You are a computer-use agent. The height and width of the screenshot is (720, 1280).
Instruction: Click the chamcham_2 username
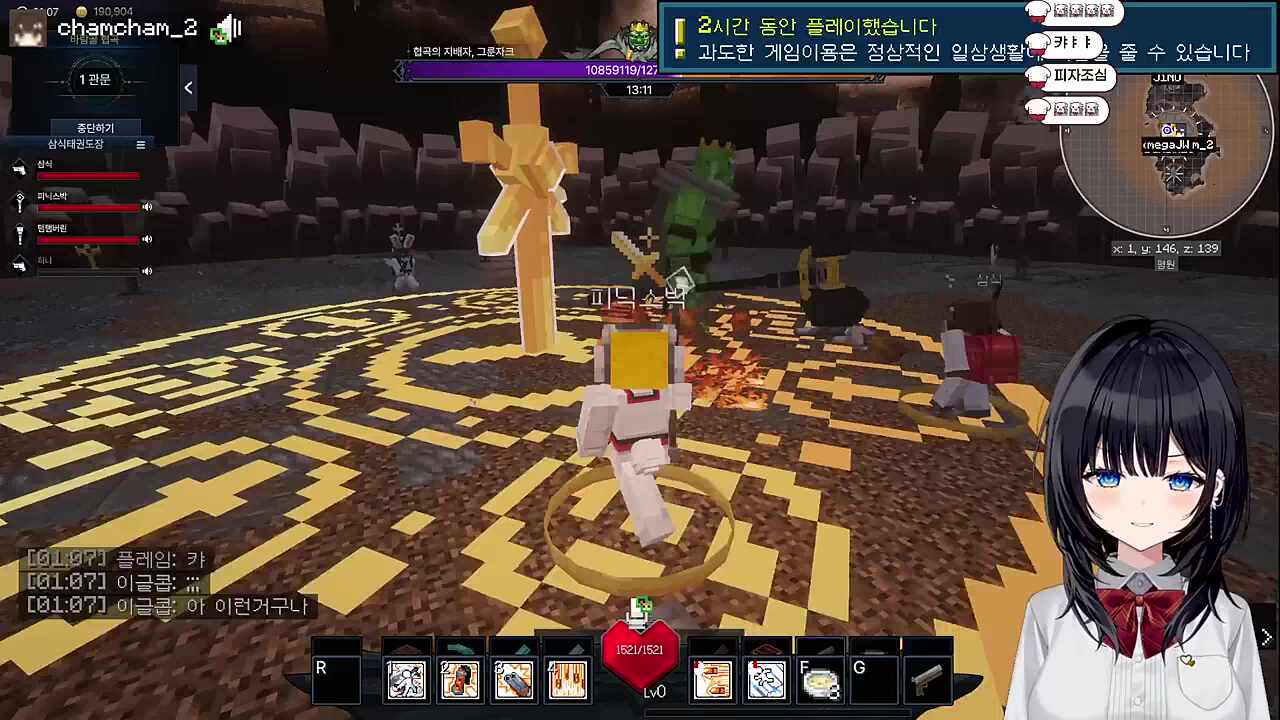click(x=126, y=27)
